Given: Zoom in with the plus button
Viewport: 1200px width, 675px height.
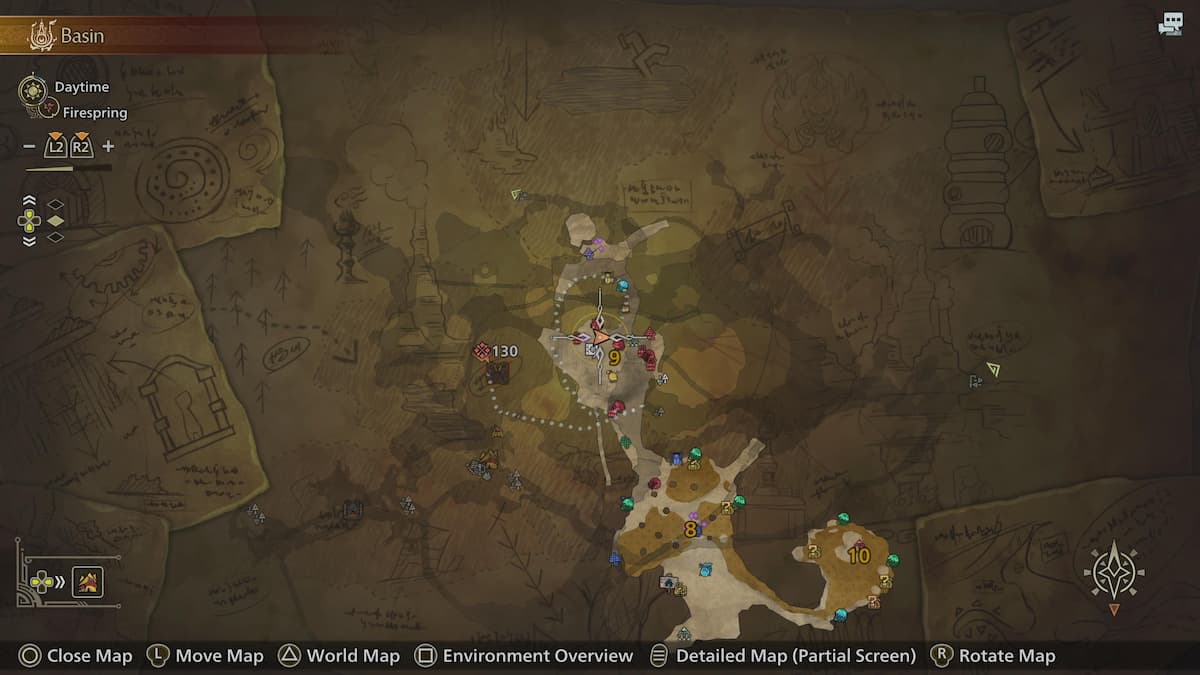Looking at the screenshot, I should click(108, 147).
